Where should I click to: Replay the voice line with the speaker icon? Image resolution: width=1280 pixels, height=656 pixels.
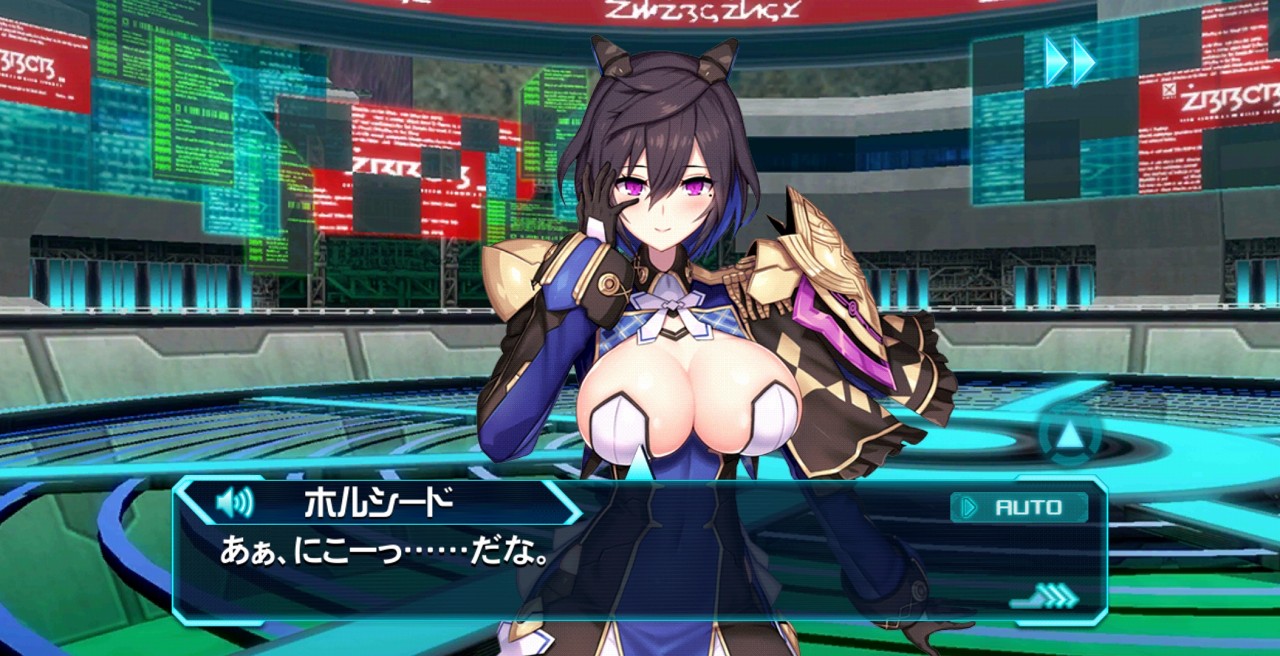235,502
